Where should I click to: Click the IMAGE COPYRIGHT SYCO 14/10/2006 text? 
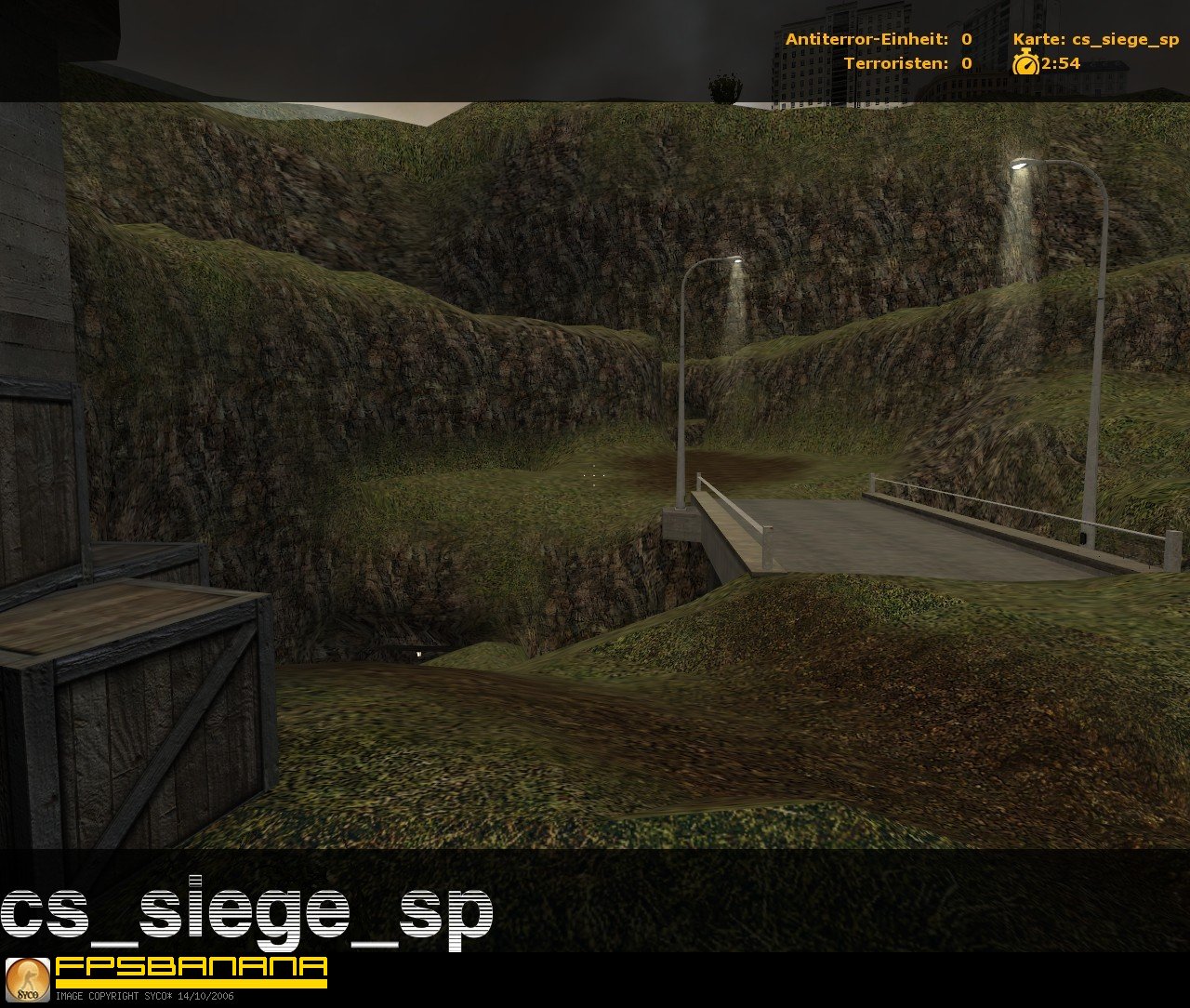(x=144, y=998)
